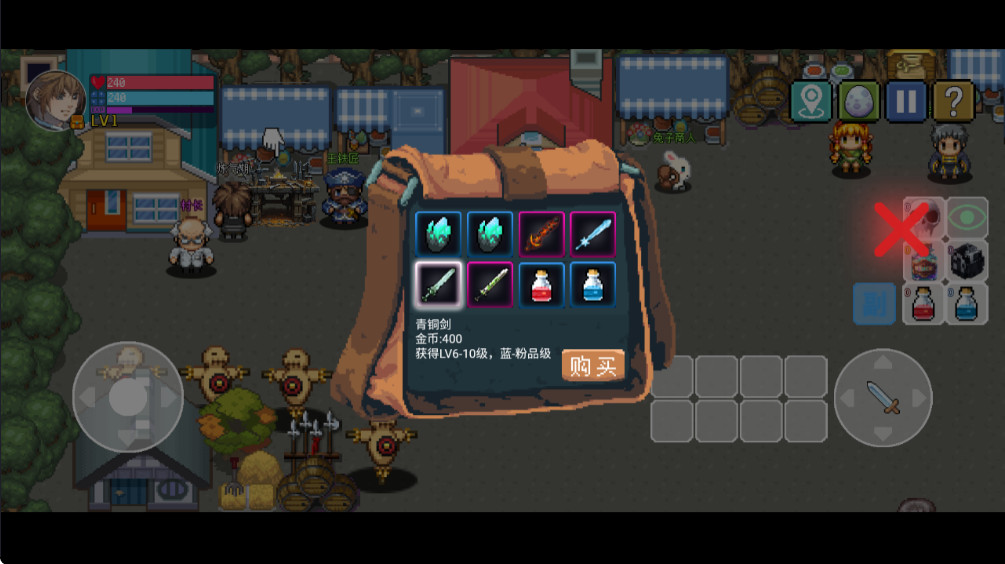Open the question mark help button
1005x564 pixels.
pyautogui.click(x=953, y=102)
